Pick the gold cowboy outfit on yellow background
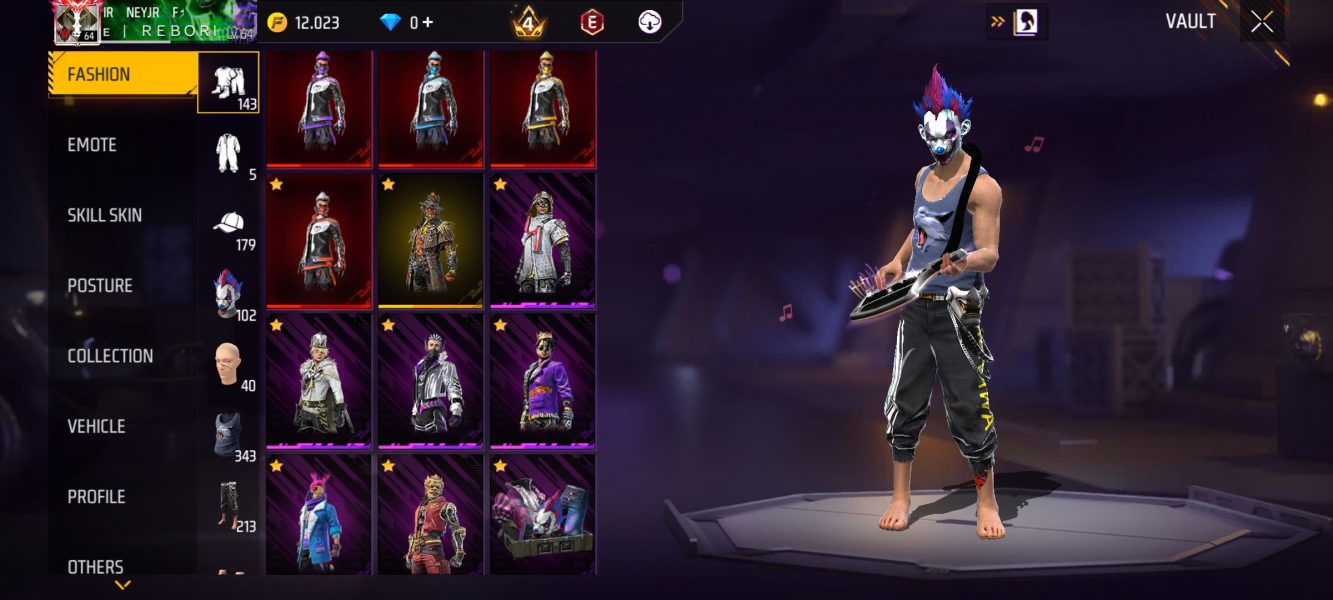 431,241
